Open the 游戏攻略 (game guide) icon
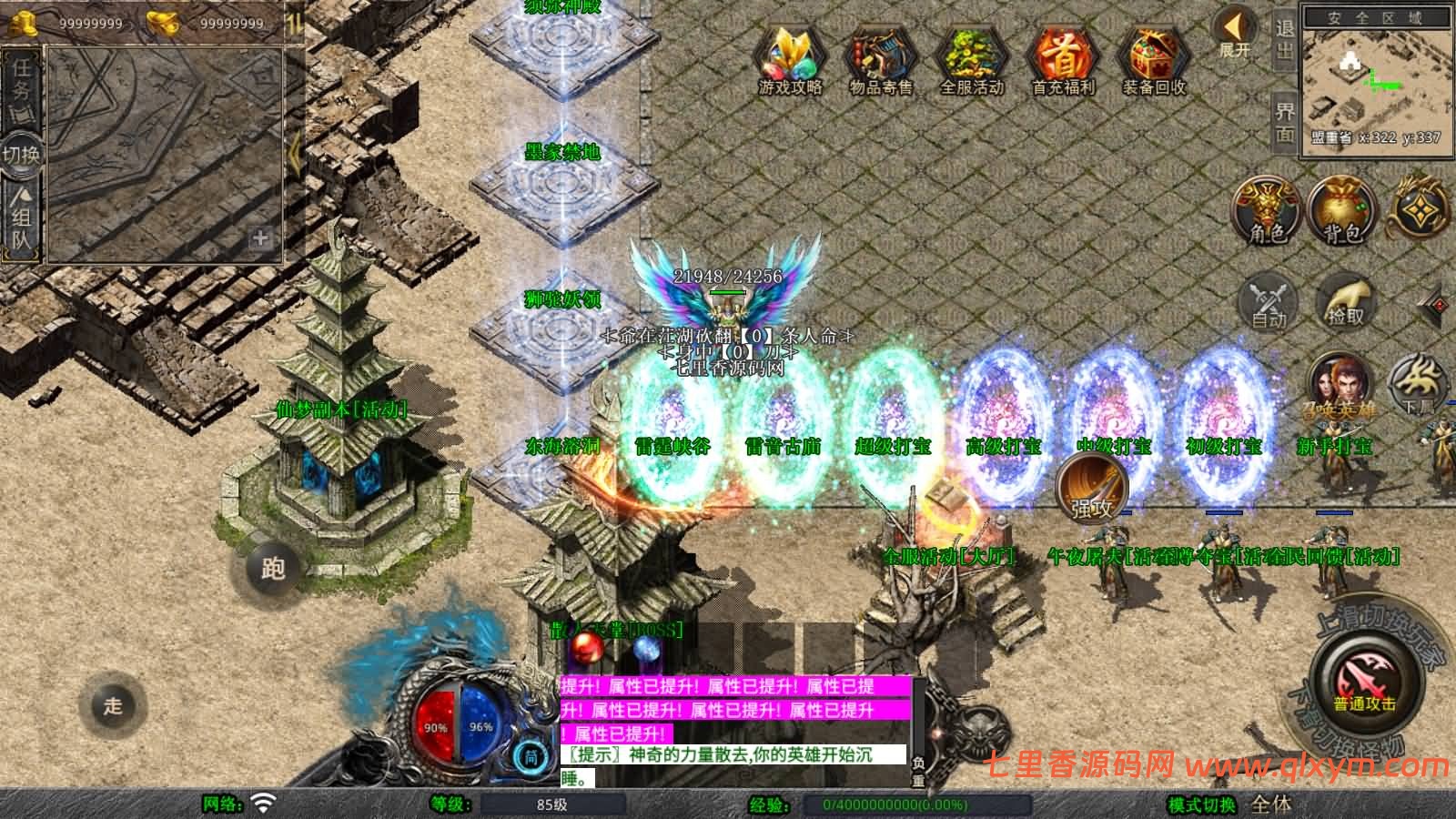The height and width of the screenshot is (819, 1456). coord(791,57)
